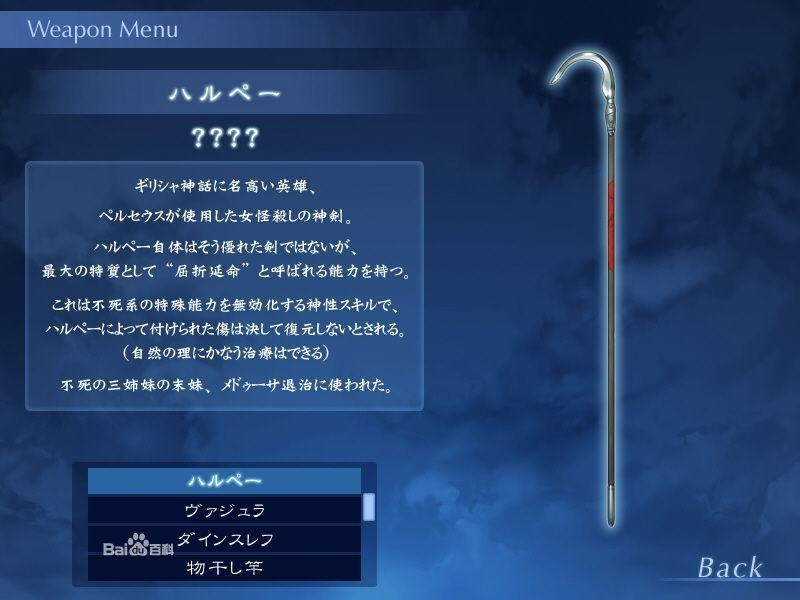The width and height of the screenshot is (800, 600).
Task: Choose the ヴァジュラ weapon entry
Action: [x=224, y=510]
